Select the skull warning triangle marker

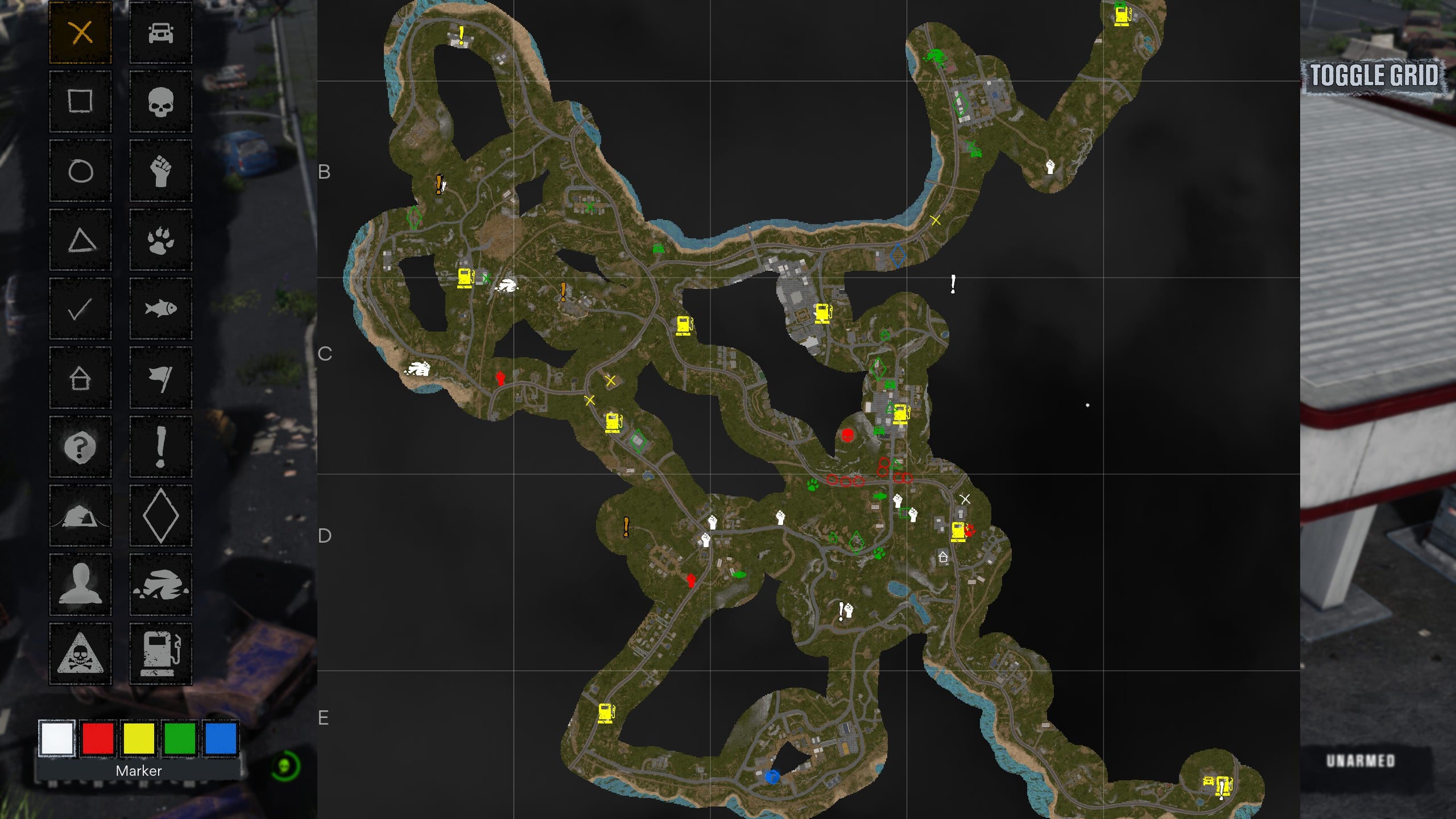click(x=81, y=653)
